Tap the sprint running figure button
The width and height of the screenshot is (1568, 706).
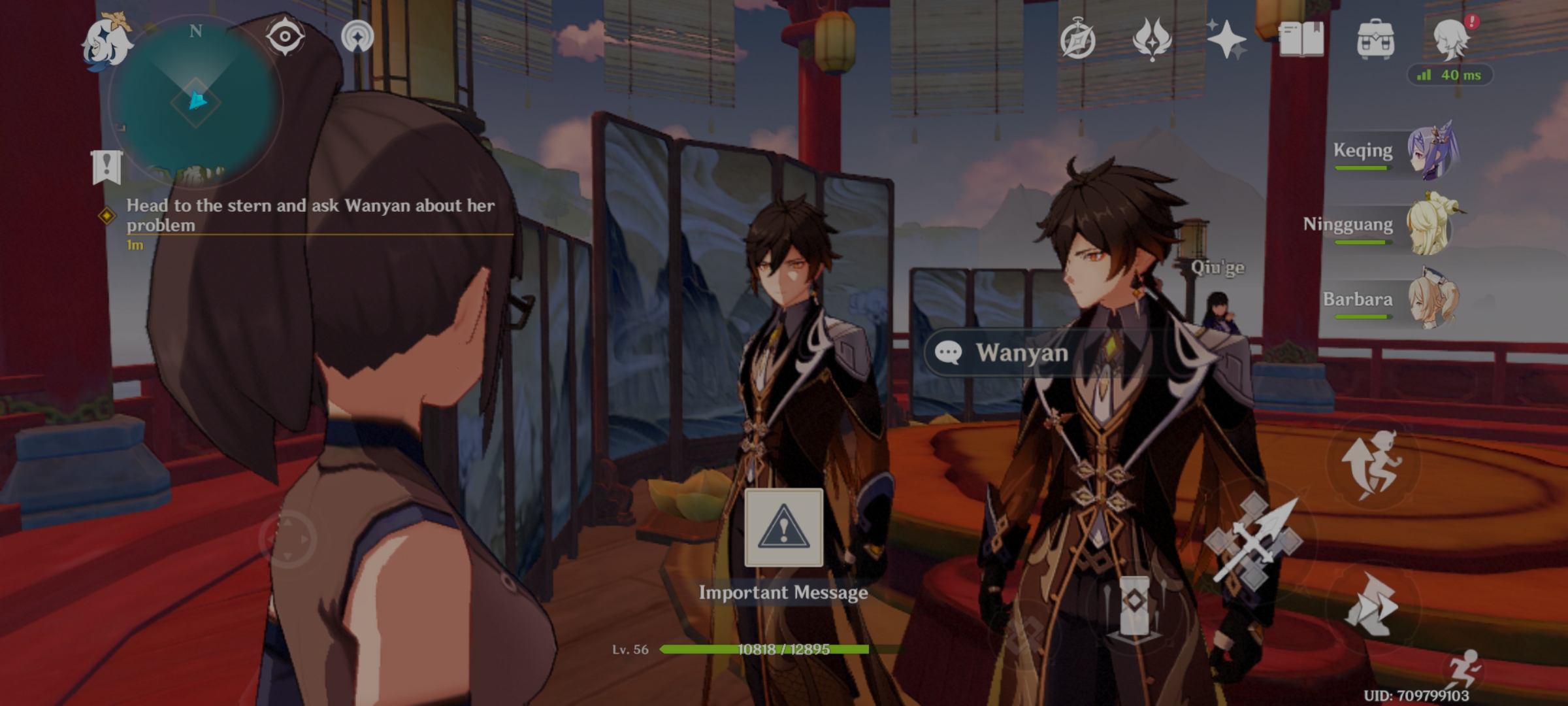coord(1465,668)
